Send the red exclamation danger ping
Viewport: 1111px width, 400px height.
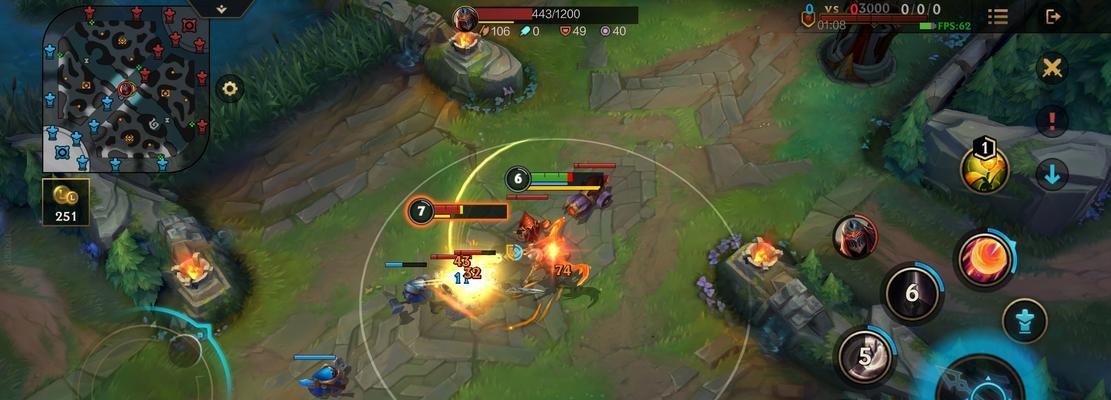pyautogui.click(x=1051, y=122)
